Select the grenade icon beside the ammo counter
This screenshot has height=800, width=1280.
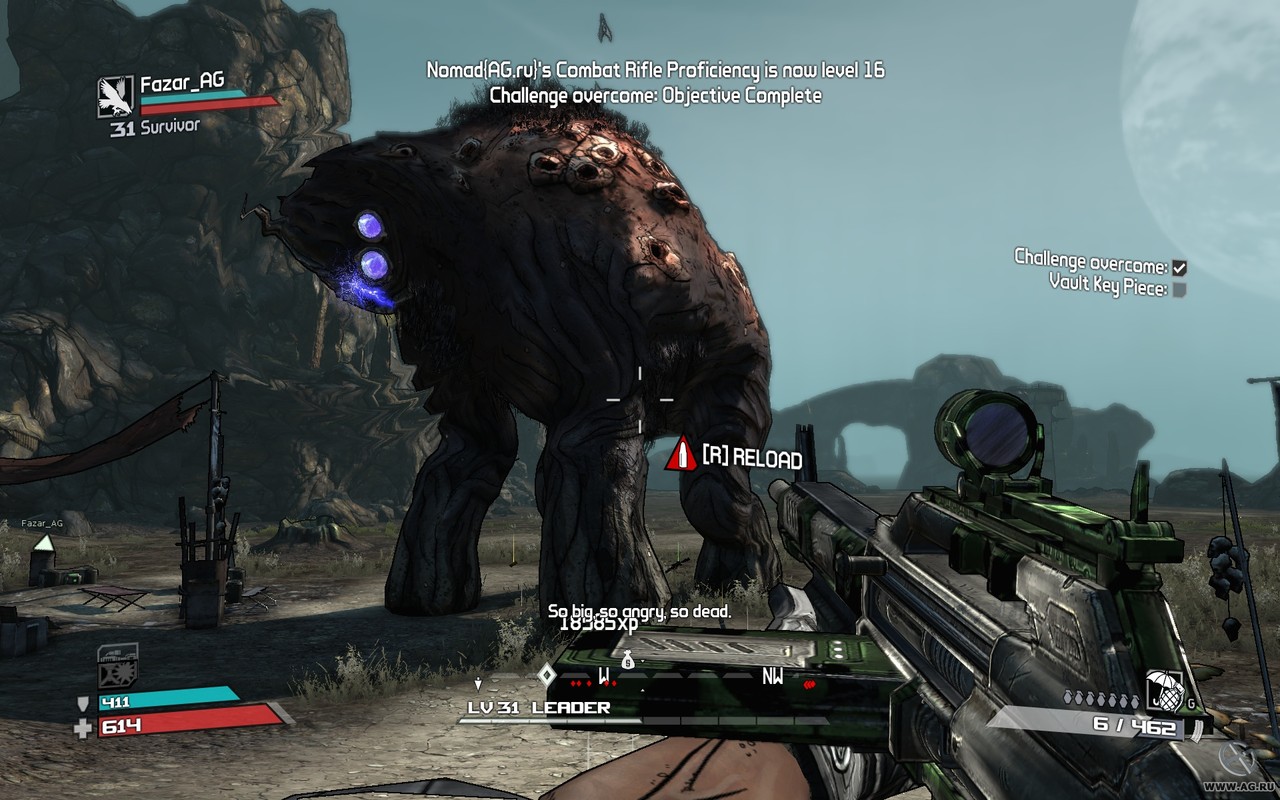tap(1159, 687)
